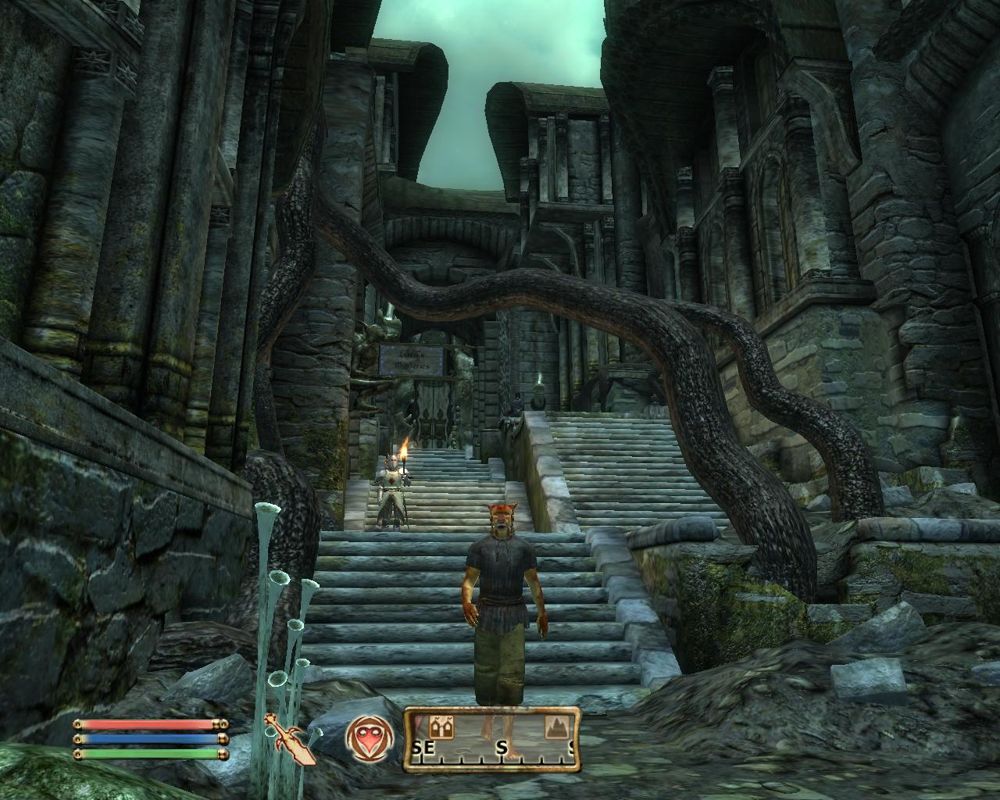Select the equipped dagger weapon icon

pyautogui.click(x=289, y=739)
